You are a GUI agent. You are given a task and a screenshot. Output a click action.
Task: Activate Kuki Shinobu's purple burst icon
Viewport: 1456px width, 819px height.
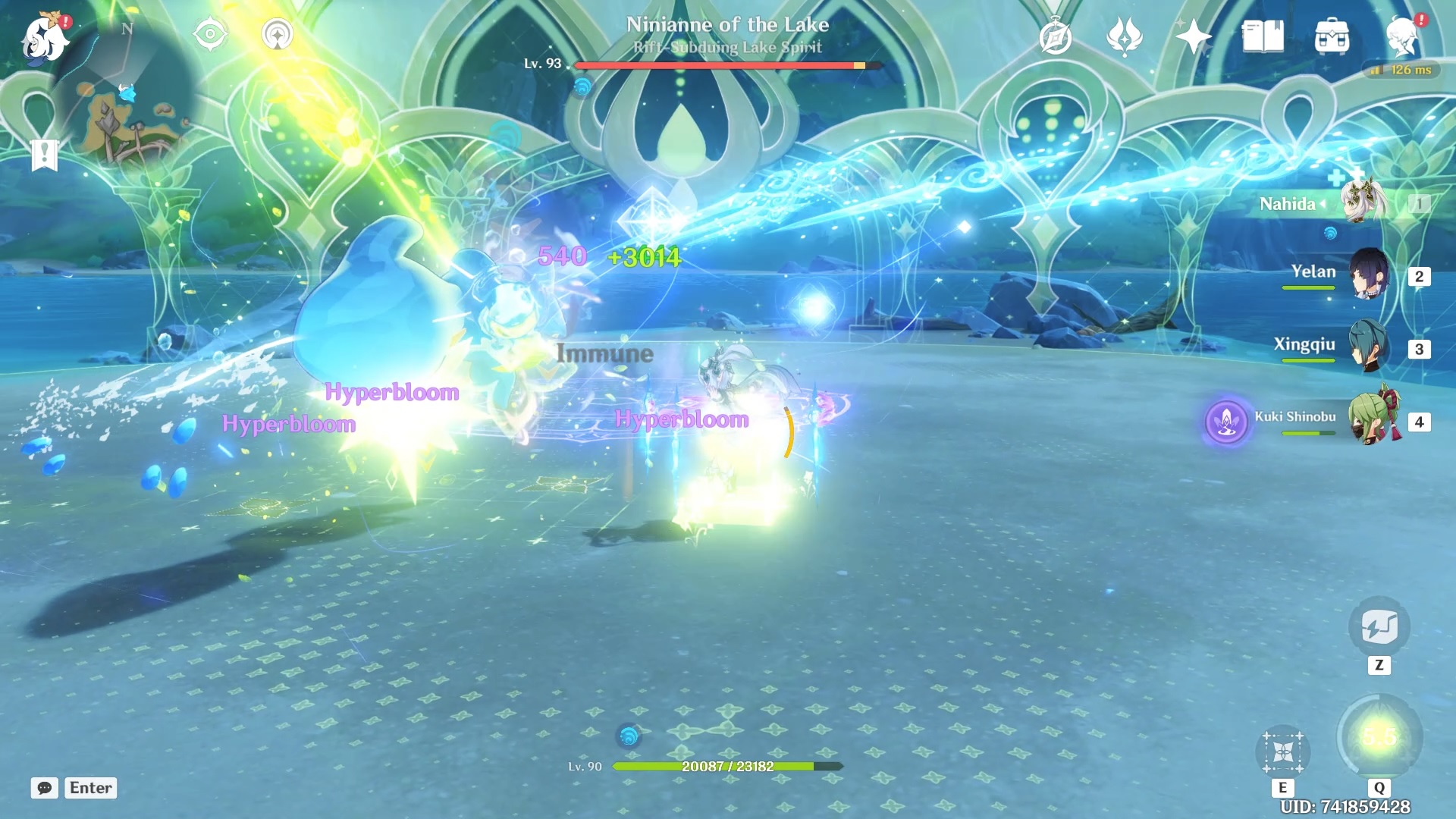coord(1226,422)
